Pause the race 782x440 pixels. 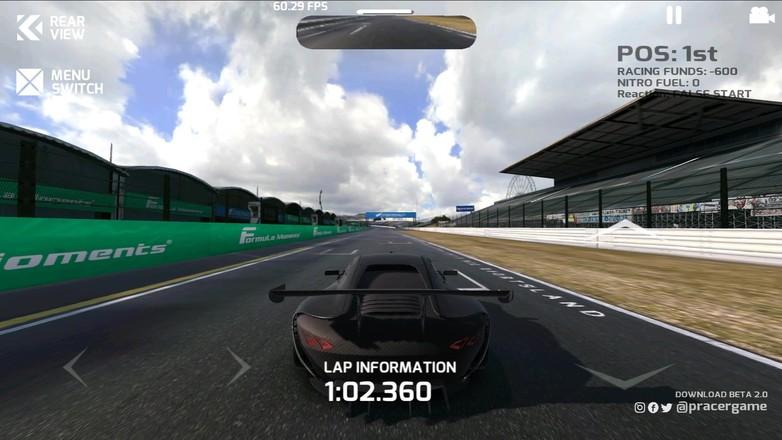click(674, 15)
